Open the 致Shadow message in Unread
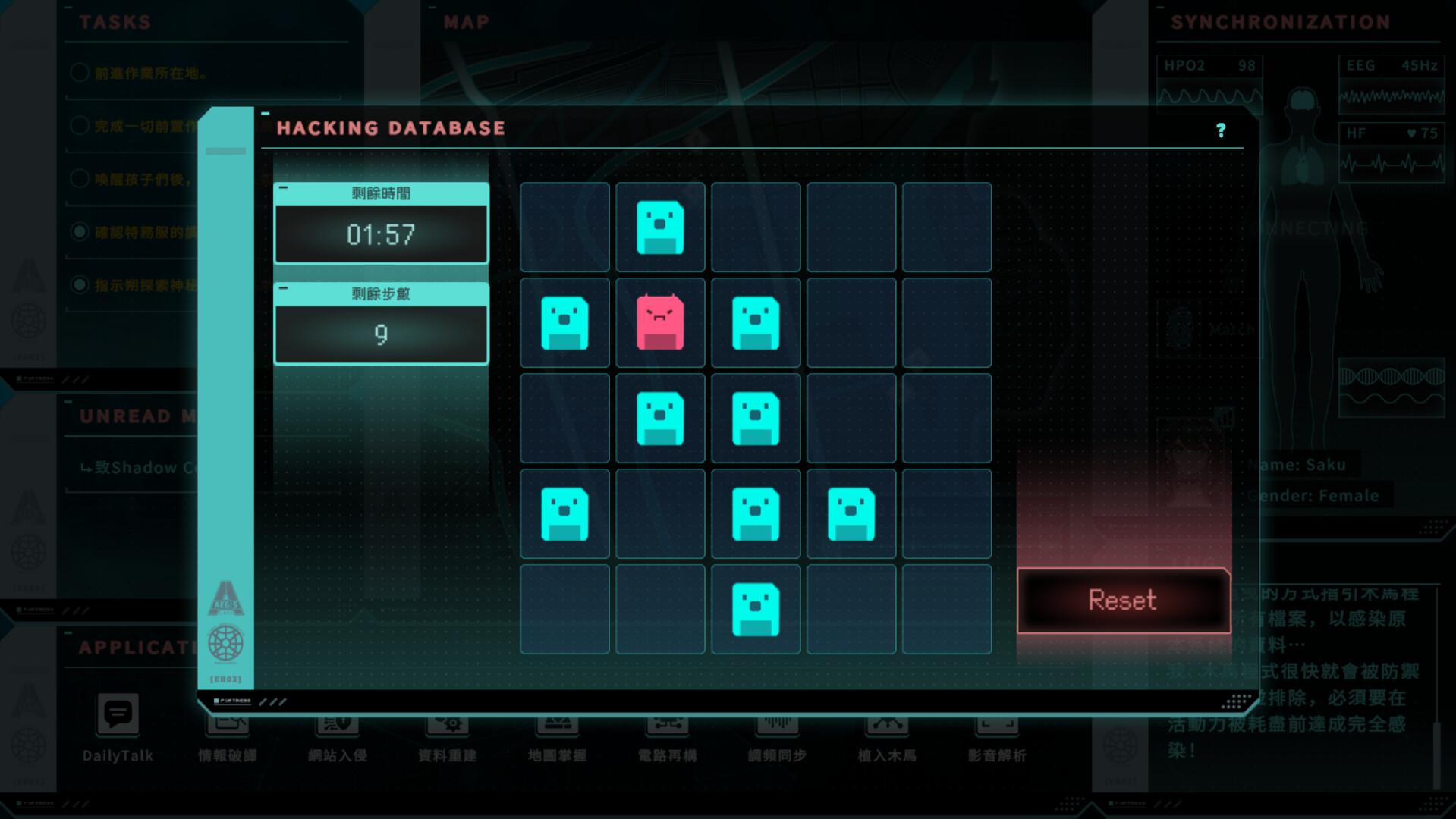Screen dimensions: 1456x819 (137, 467)
